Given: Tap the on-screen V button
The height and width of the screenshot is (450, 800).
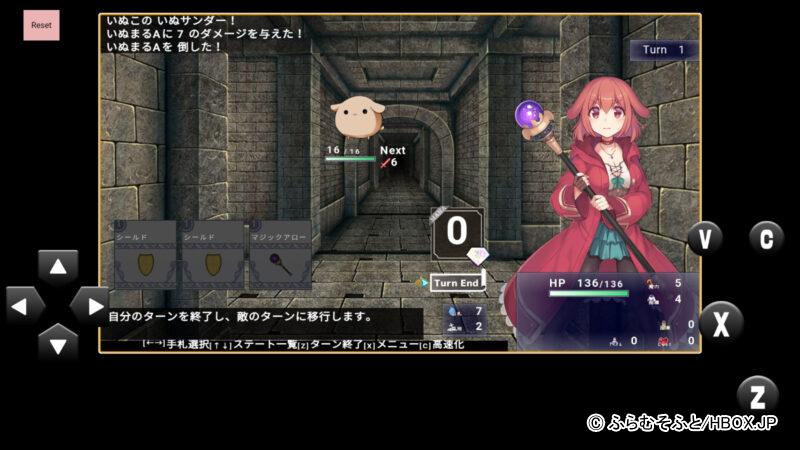Looking at the screenshot, I should click(x=704, y=238).
